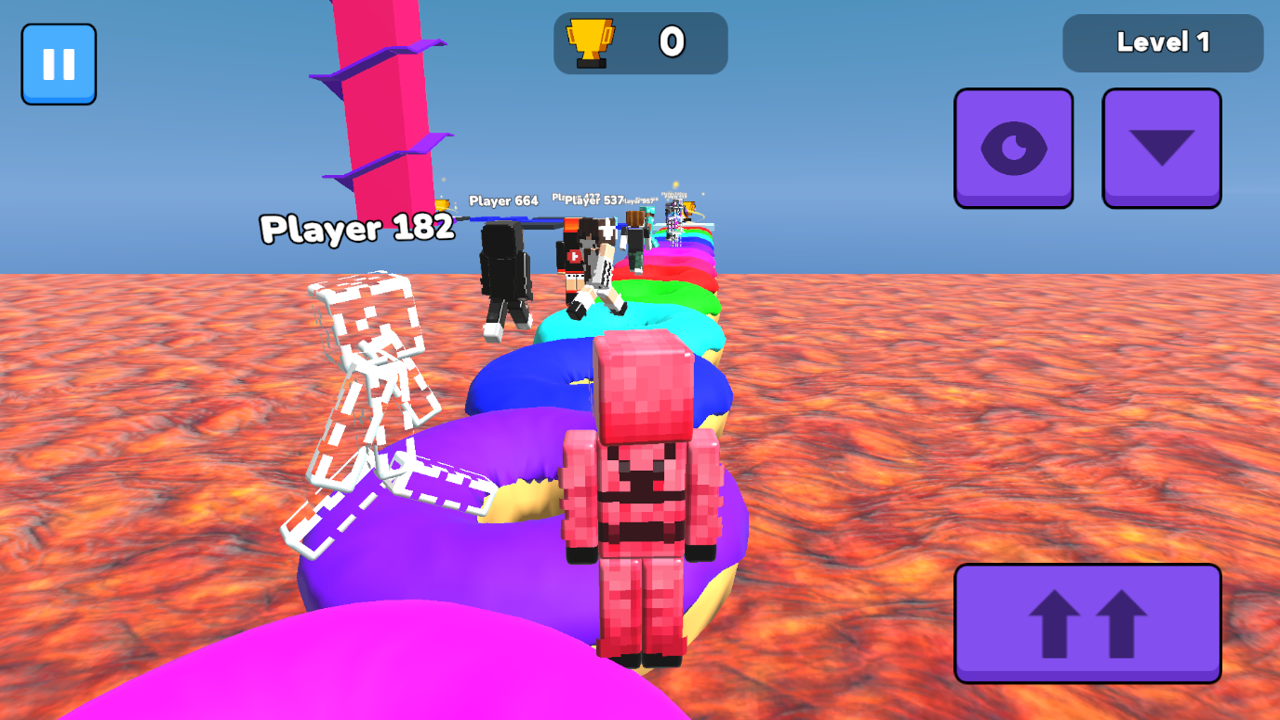Enable boost by tapping the up-arrows panel
Screen dimensions: 1280x720
[1087, 622]
